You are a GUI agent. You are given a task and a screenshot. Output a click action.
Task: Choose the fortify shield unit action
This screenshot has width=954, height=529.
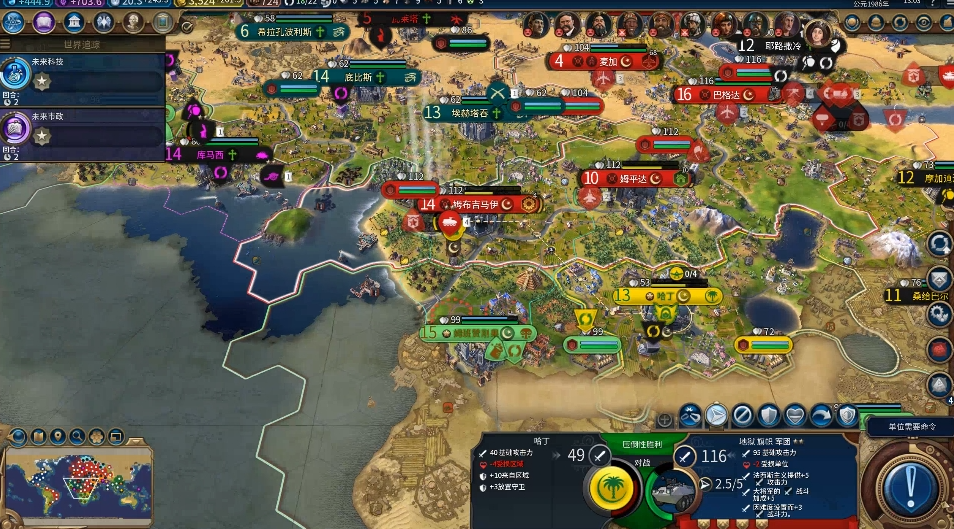768,414
